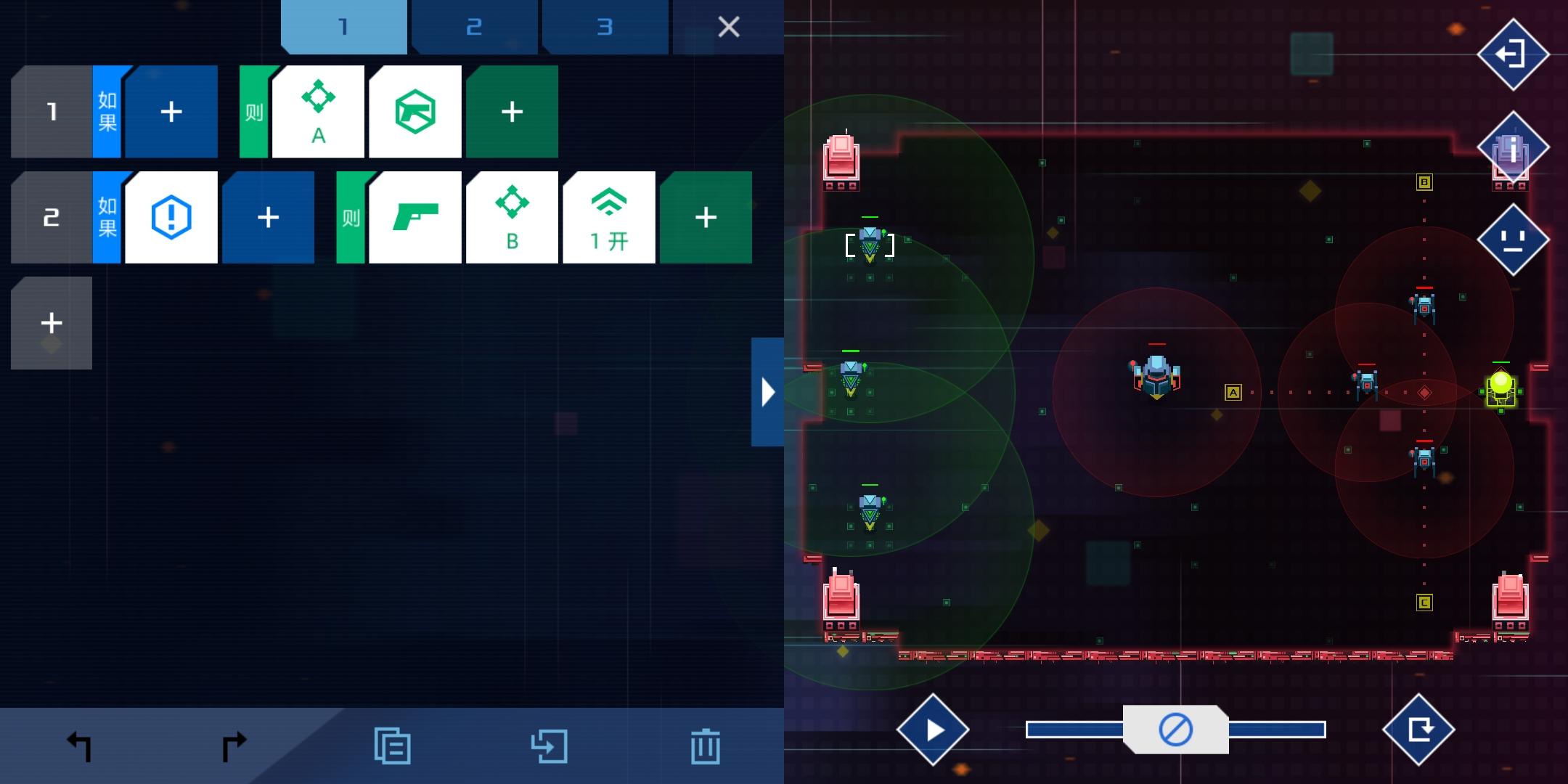1568x784 pixels.
Task: Select the pistol attack action in rule 2
Action: (416, 217)
